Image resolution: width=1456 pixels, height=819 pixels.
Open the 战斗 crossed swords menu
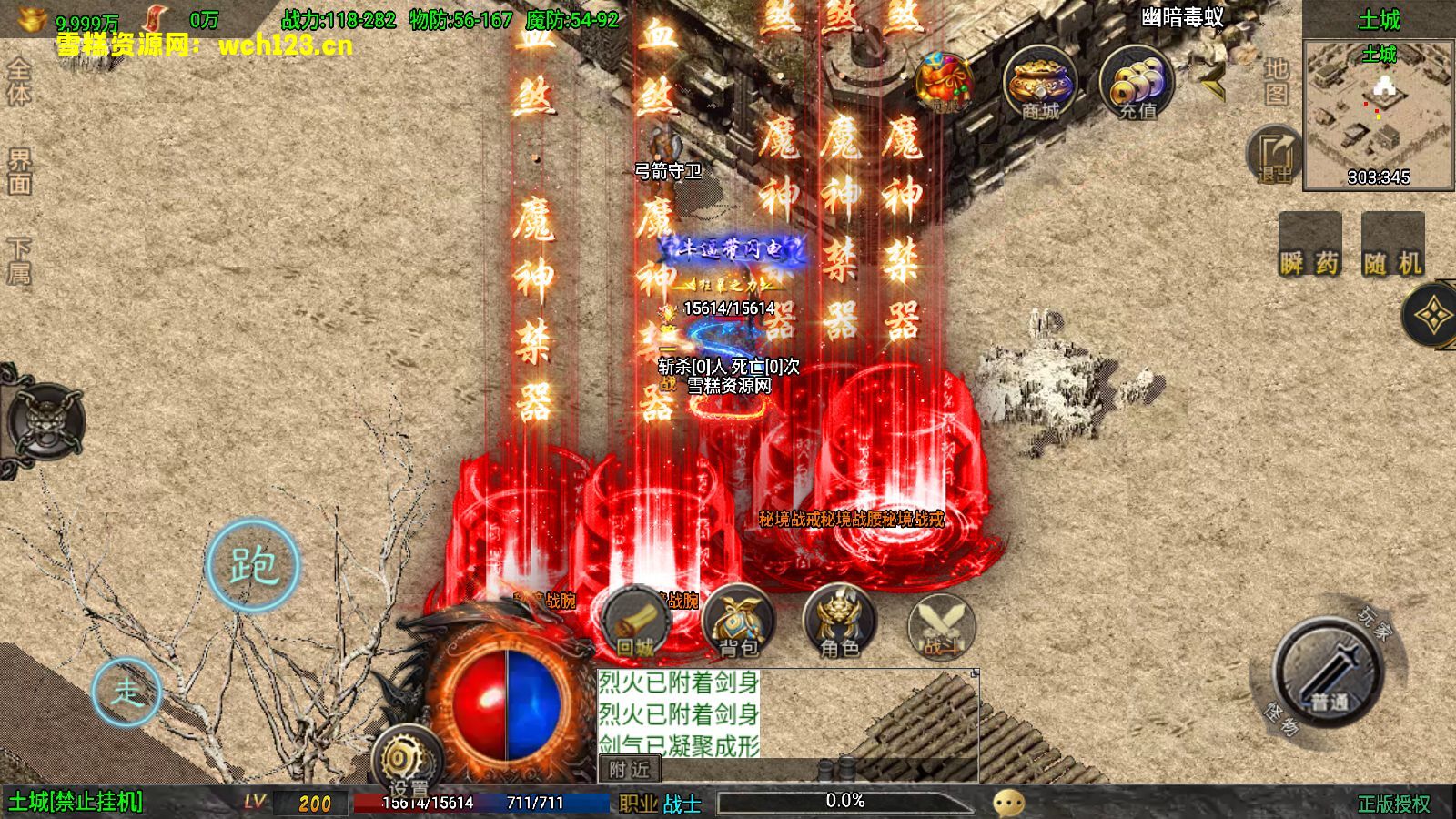(942, 626)
